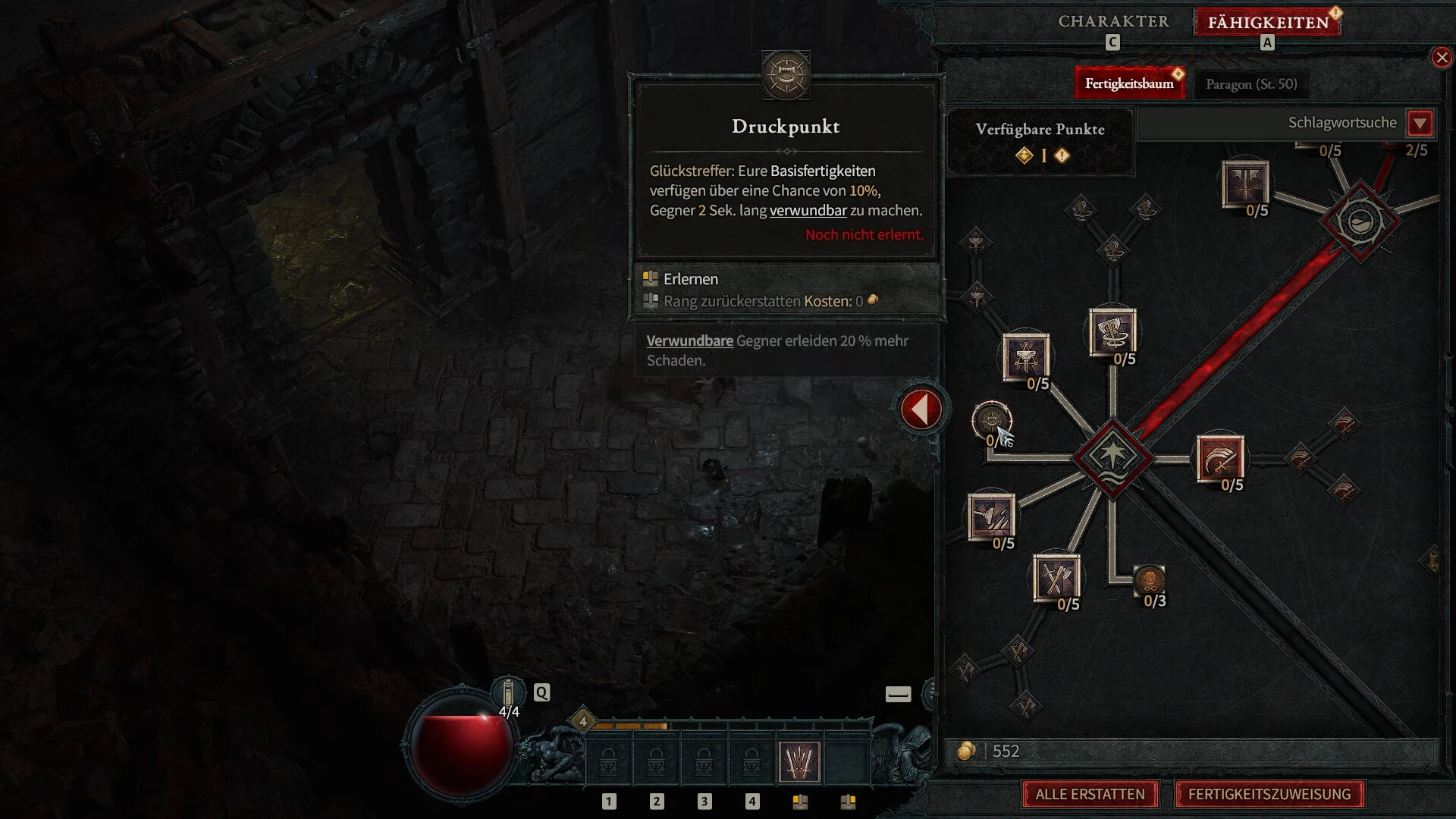
Task: Choose the red helmet skill node
Action: click(x=1219, y=457)
